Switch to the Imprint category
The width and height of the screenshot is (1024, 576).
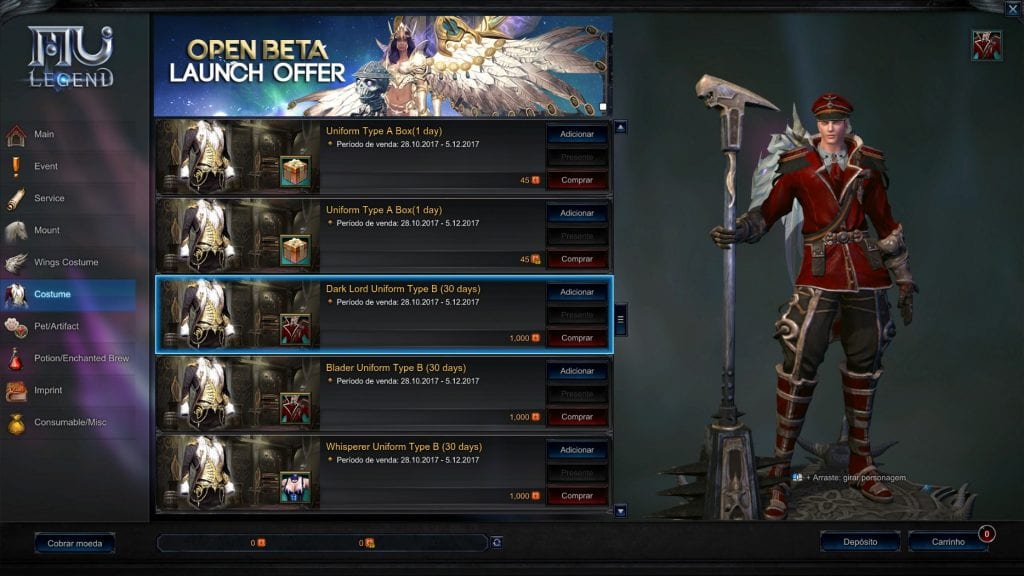click(x=49, y=391)
